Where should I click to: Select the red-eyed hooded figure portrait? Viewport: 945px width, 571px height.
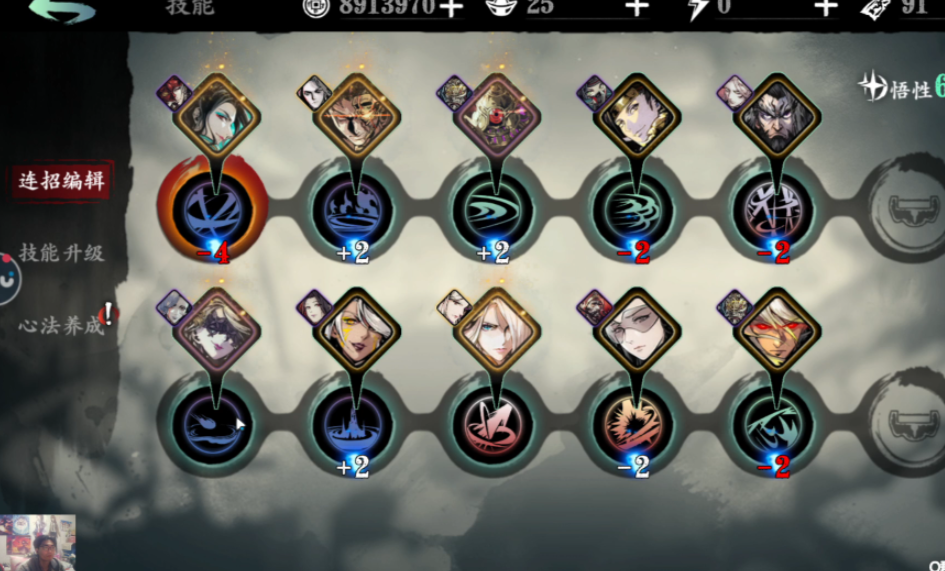point(777,330)
